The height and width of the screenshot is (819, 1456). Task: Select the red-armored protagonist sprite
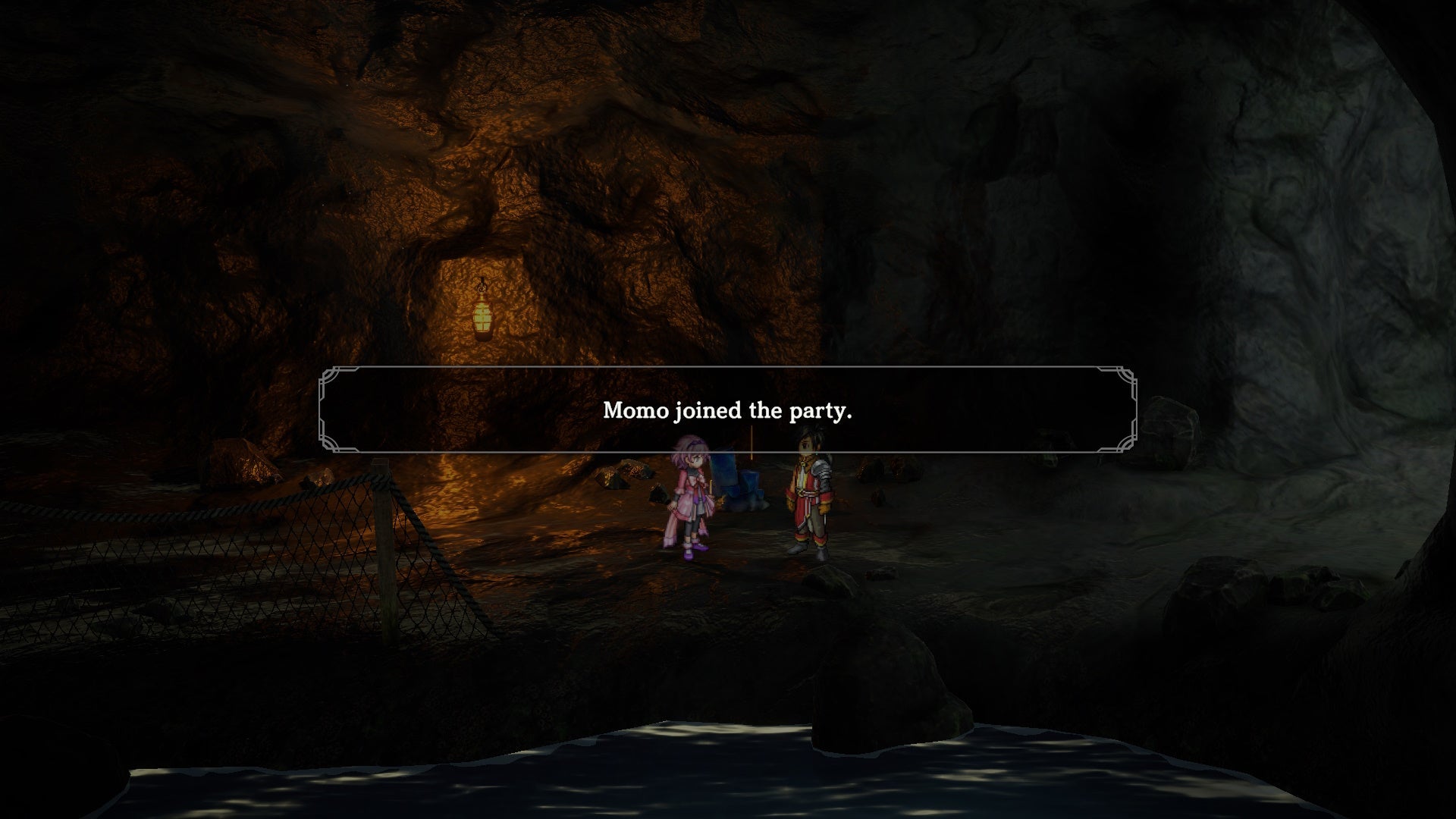pos(813,493)
